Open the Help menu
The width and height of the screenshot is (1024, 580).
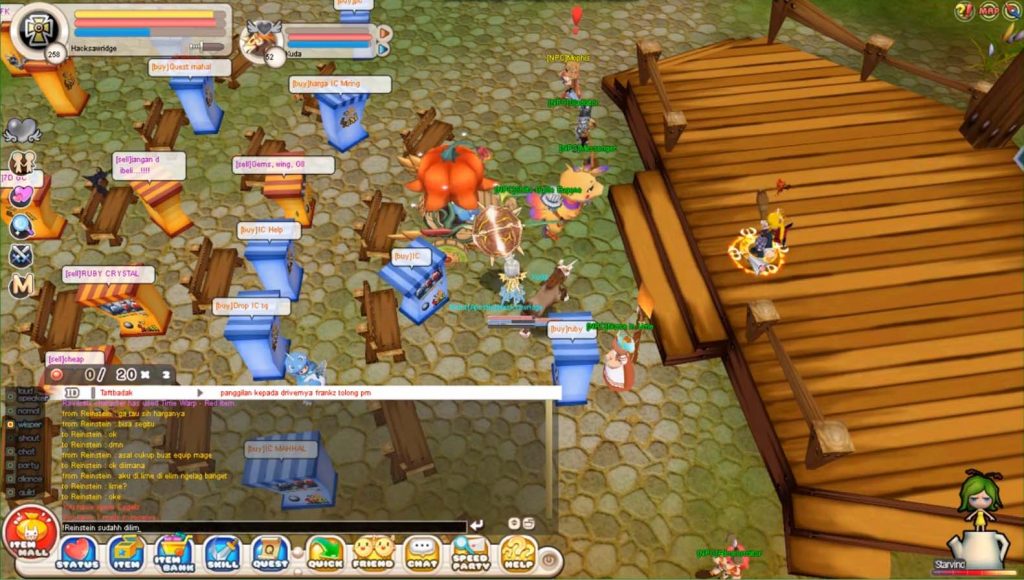[x=518, y=554]
